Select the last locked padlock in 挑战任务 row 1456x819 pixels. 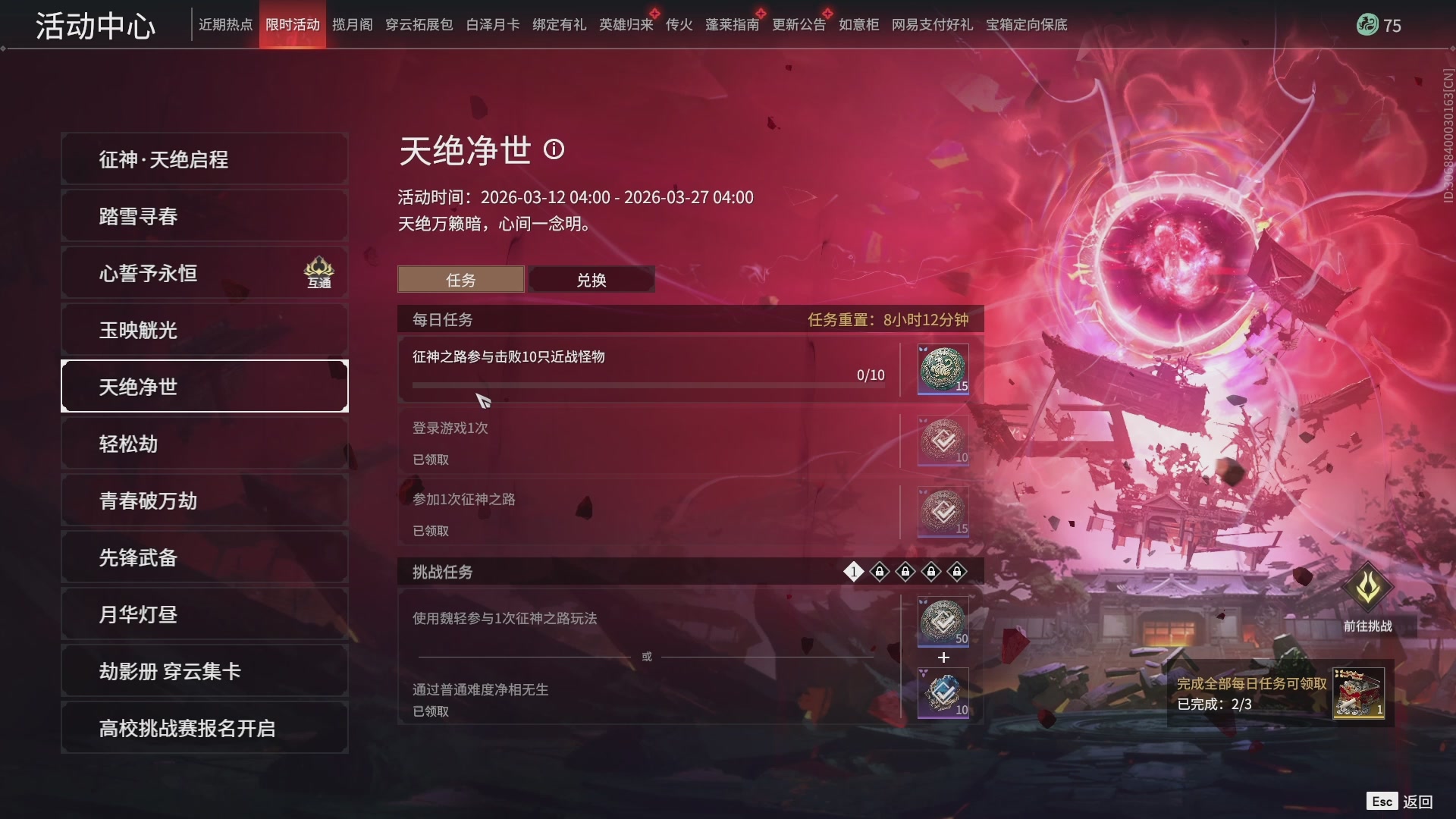coord(957,573)
